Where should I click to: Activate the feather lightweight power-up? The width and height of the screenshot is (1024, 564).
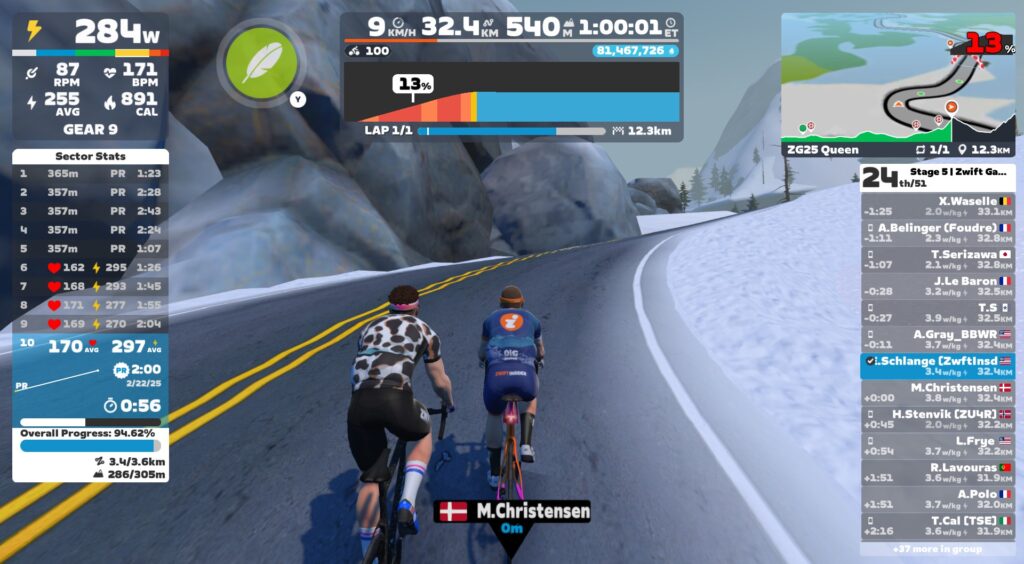(x=253, y=58)
